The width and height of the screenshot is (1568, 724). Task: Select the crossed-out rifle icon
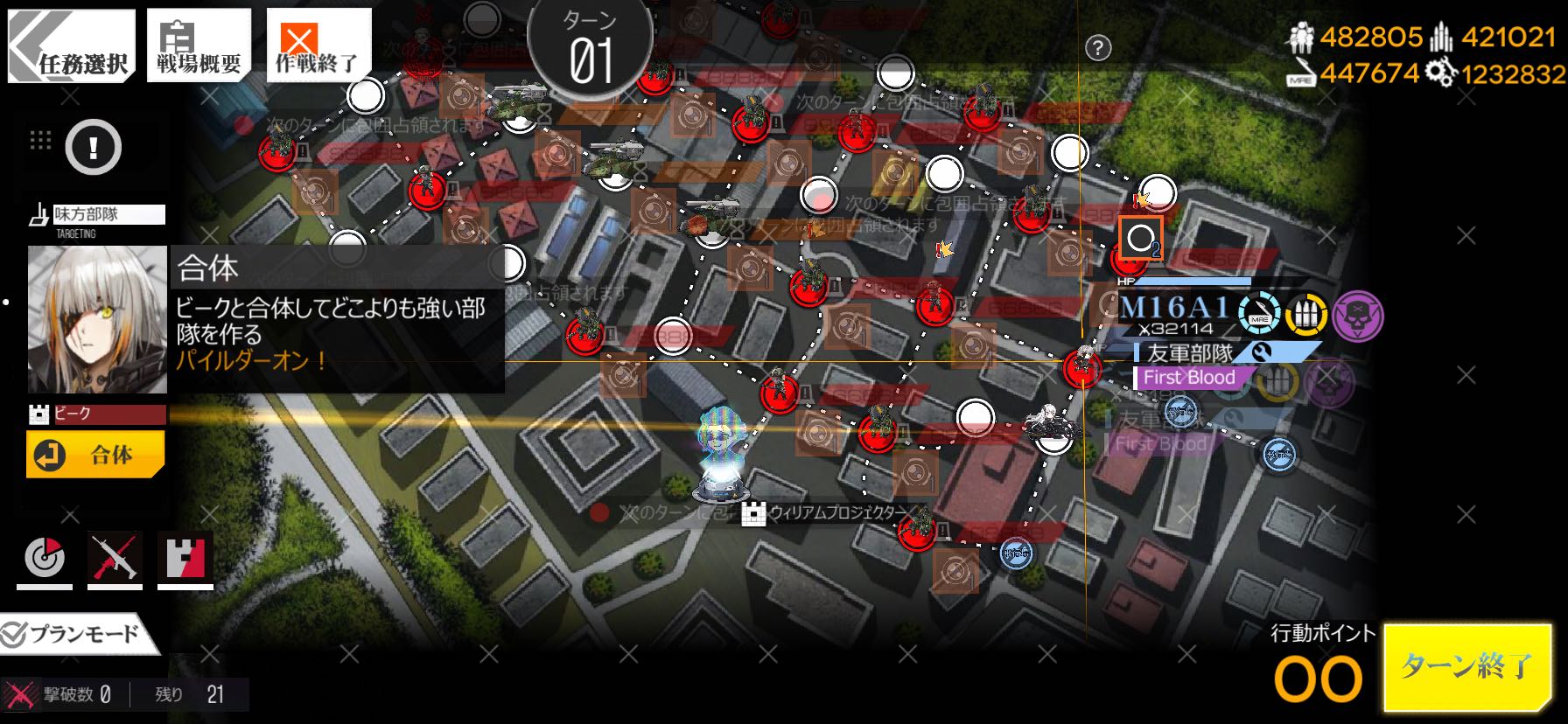coord(115,558)
